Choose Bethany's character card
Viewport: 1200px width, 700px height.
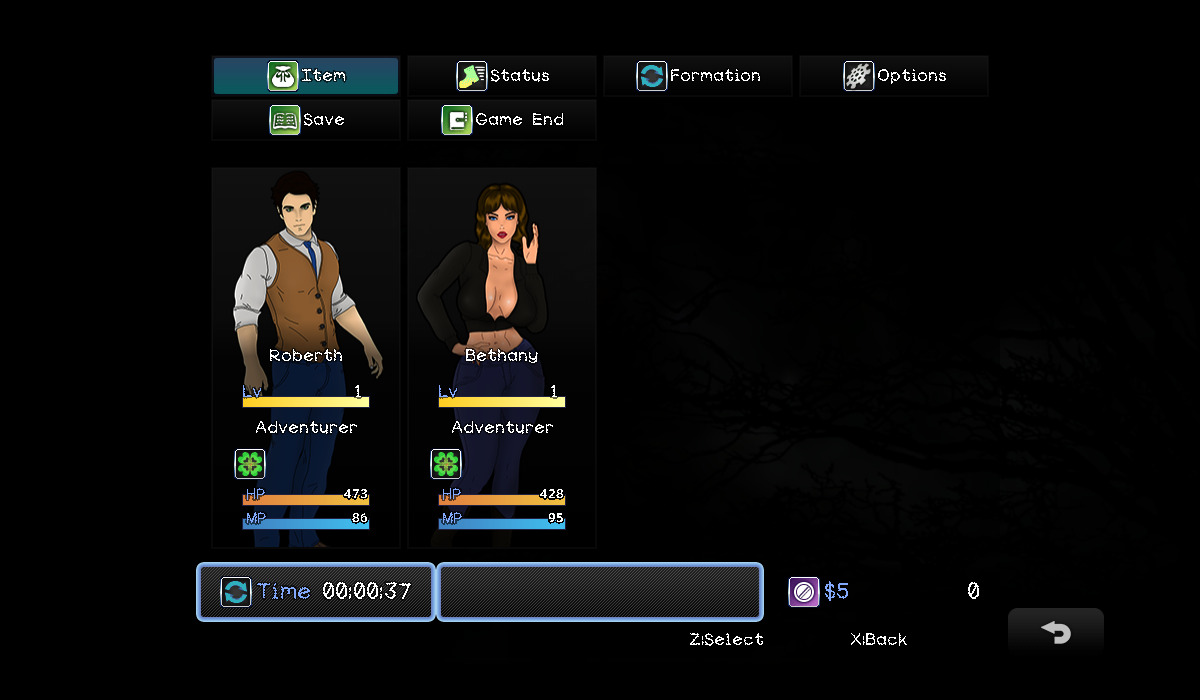(502, 357)
